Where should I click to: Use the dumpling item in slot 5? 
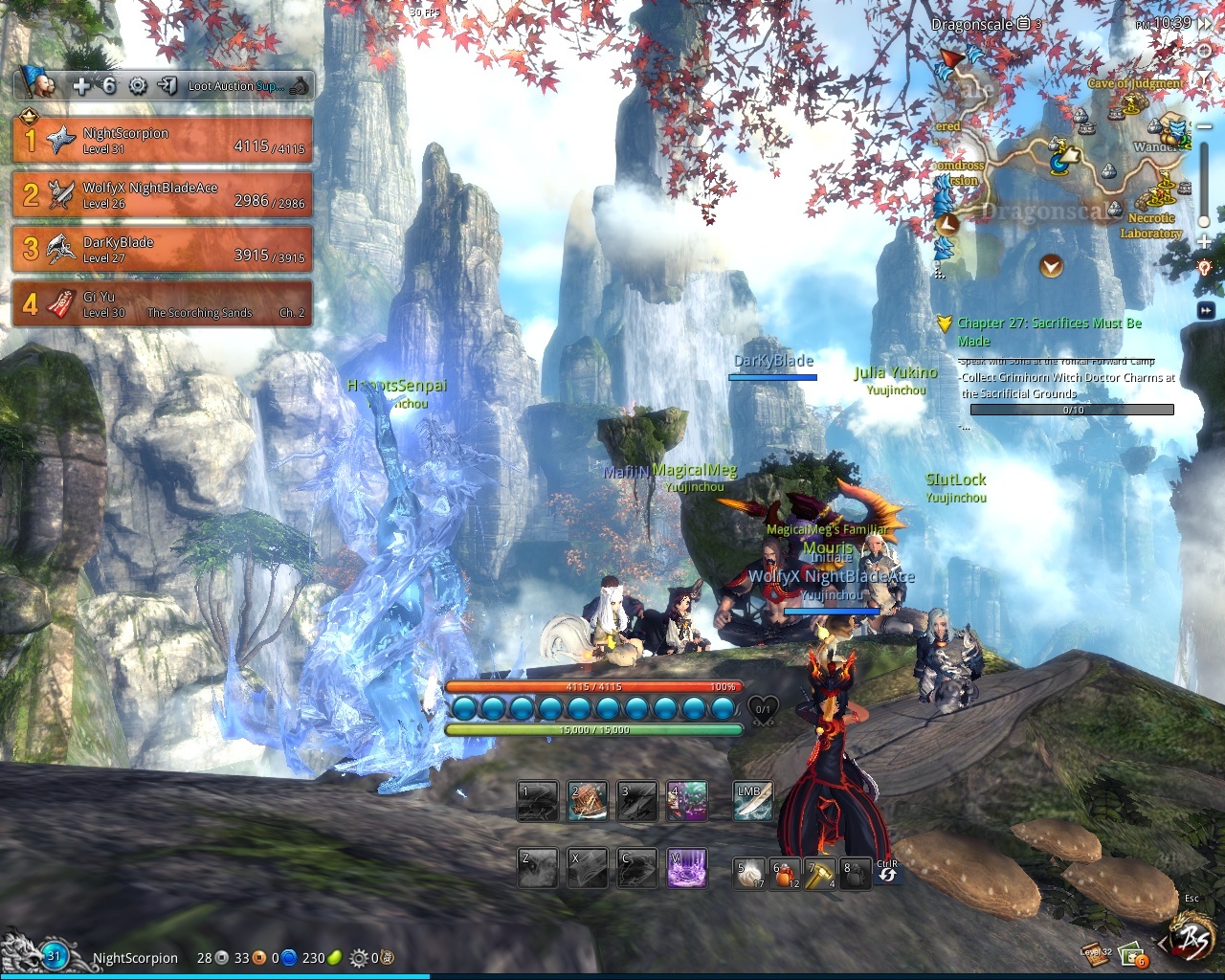[748, 874]
